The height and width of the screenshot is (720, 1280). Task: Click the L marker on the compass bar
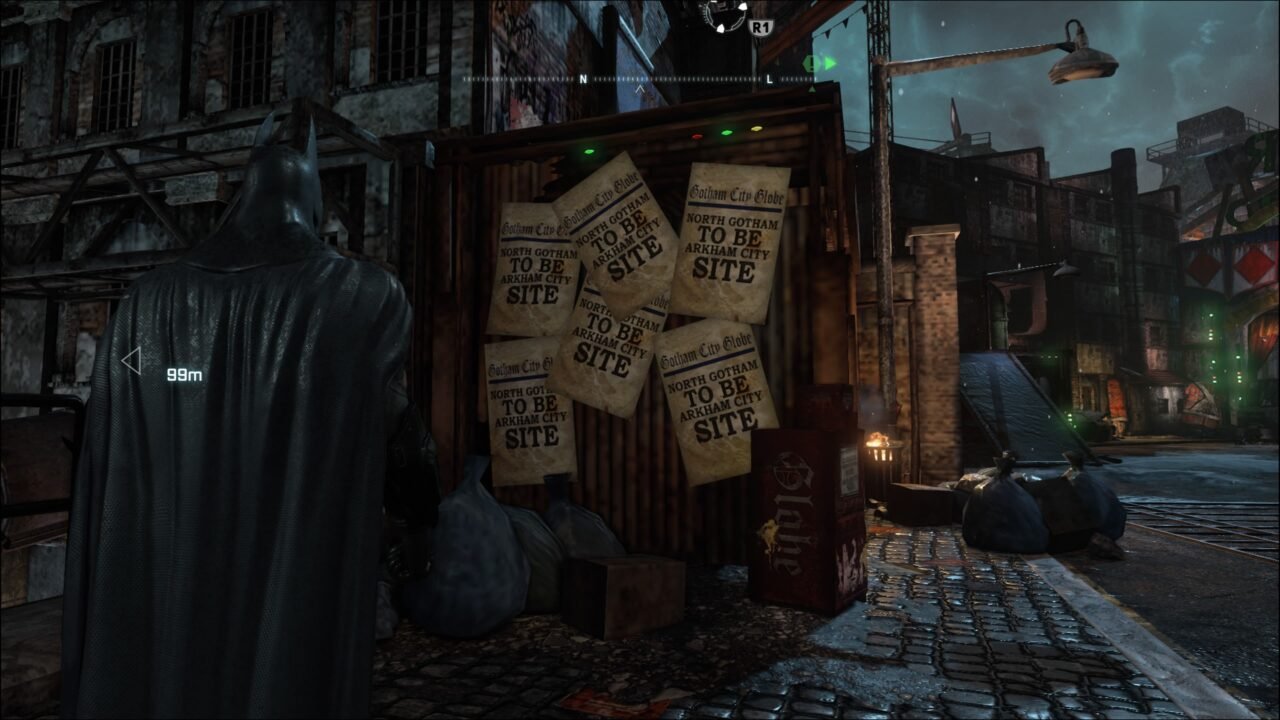(768, 78)
